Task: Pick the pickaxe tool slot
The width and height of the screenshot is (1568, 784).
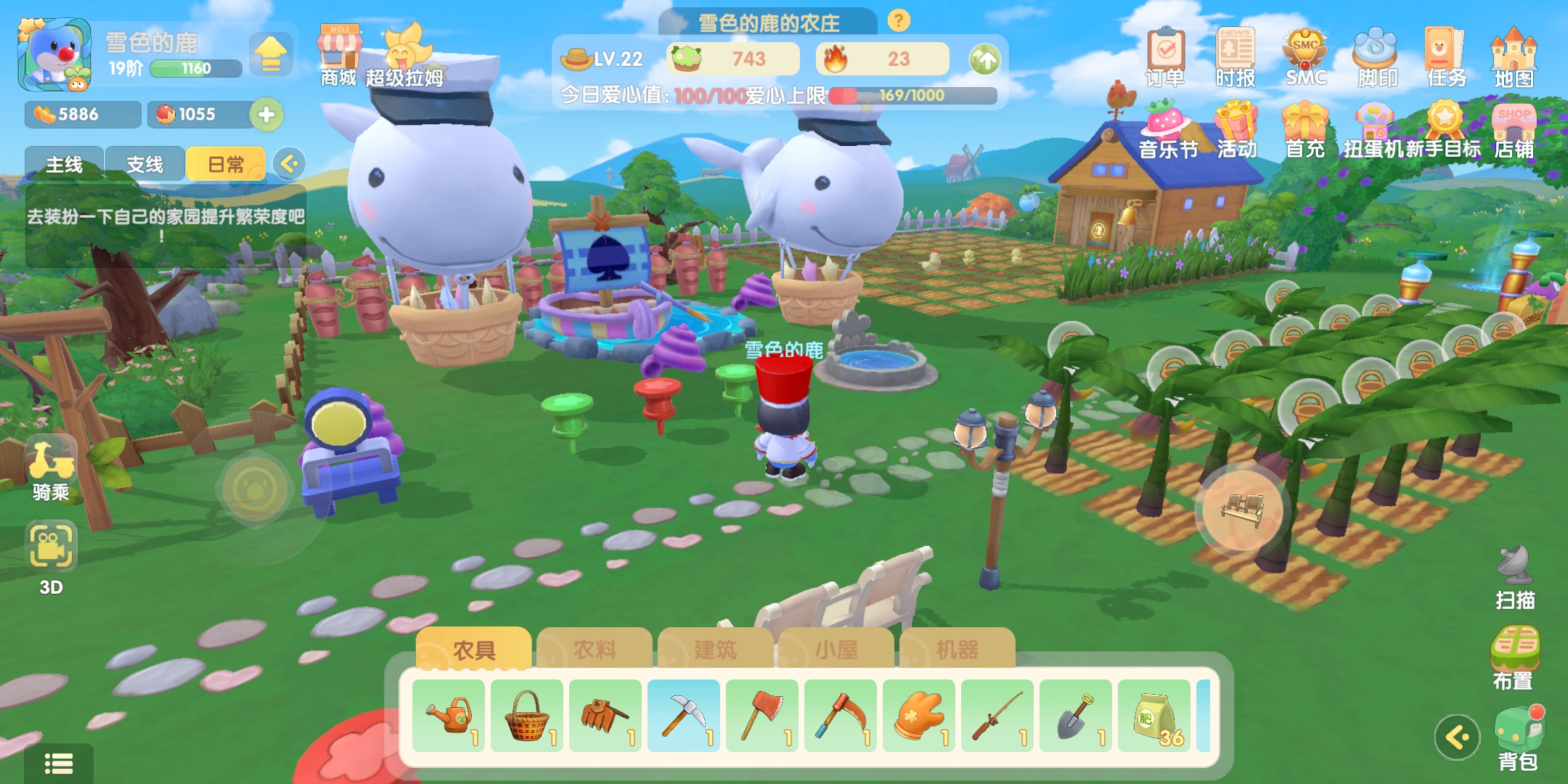Action: [x=684, y=716]
